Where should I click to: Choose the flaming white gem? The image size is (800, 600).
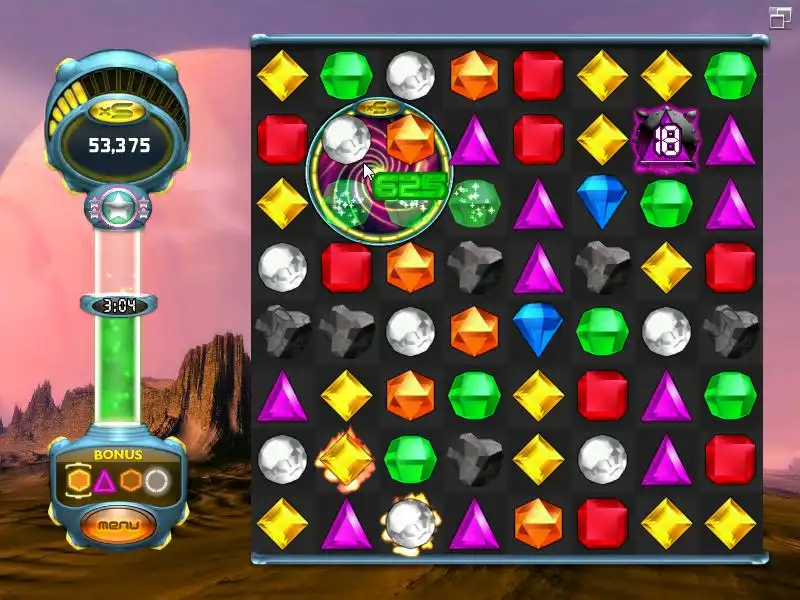410,523
